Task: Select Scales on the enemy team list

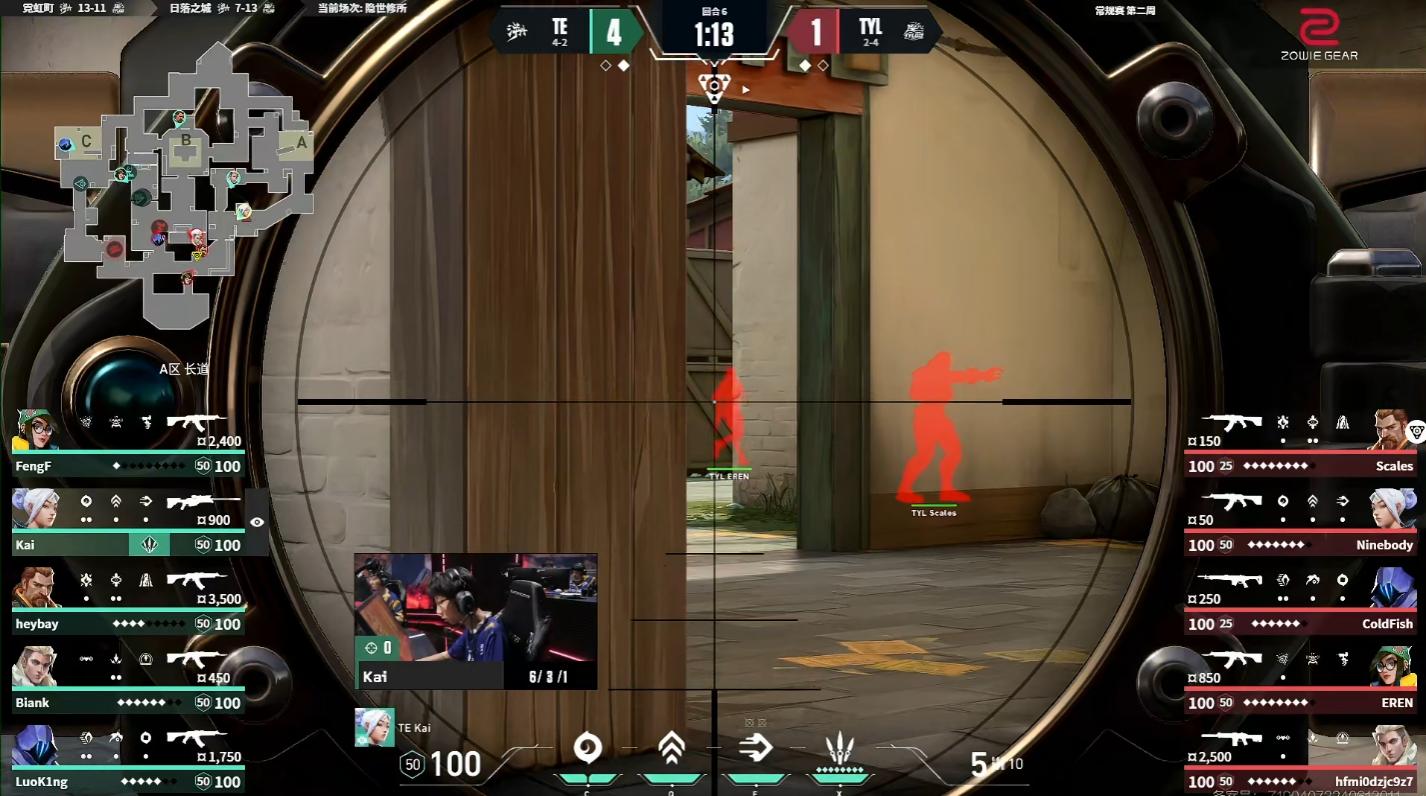Action: point(1300,443)
